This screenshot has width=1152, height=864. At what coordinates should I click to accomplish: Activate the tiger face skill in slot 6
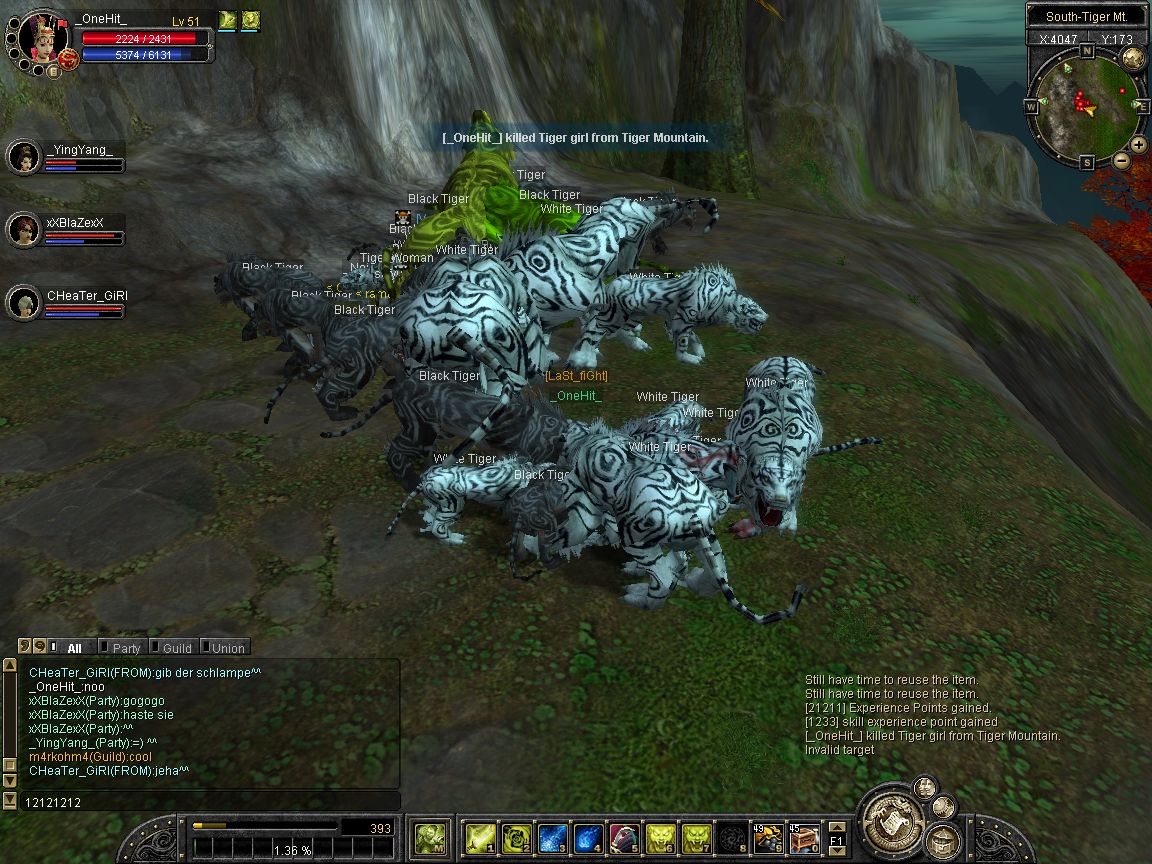pos(660,837)
